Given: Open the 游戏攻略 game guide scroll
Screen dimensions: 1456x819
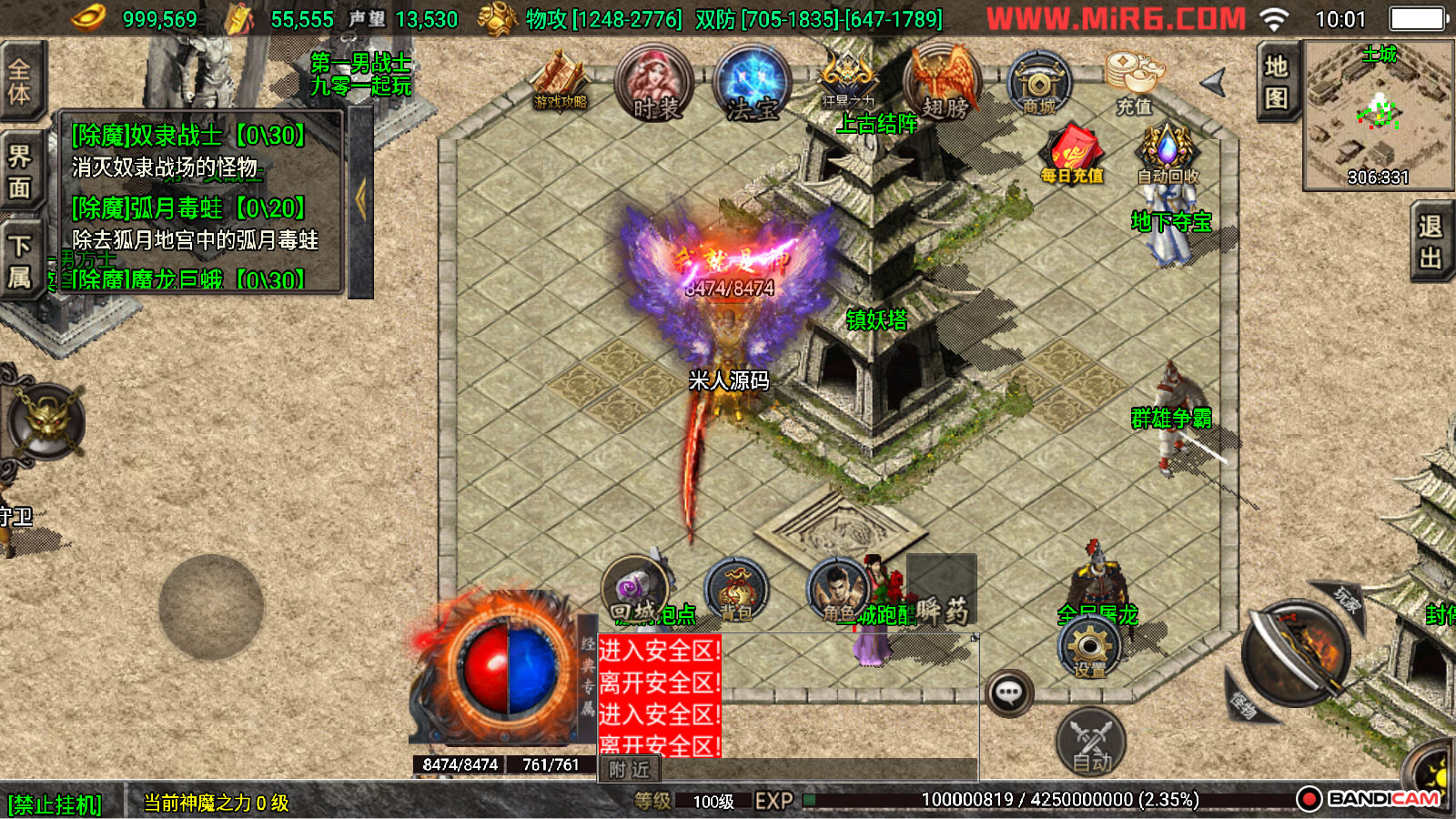Looking at the screenshot, I should (561, 82).
